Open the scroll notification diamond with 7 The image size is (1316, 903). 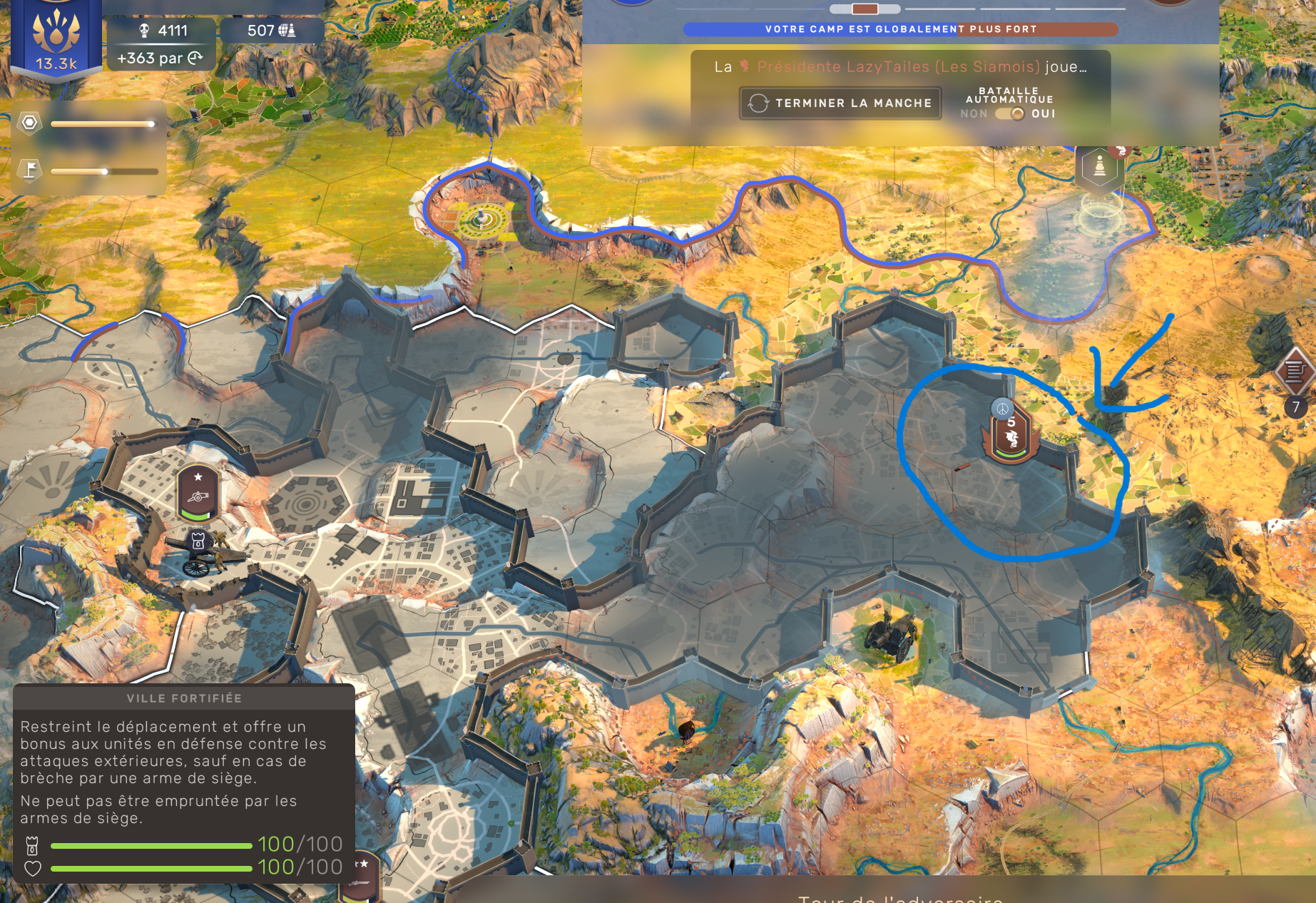pos(1295,371)
